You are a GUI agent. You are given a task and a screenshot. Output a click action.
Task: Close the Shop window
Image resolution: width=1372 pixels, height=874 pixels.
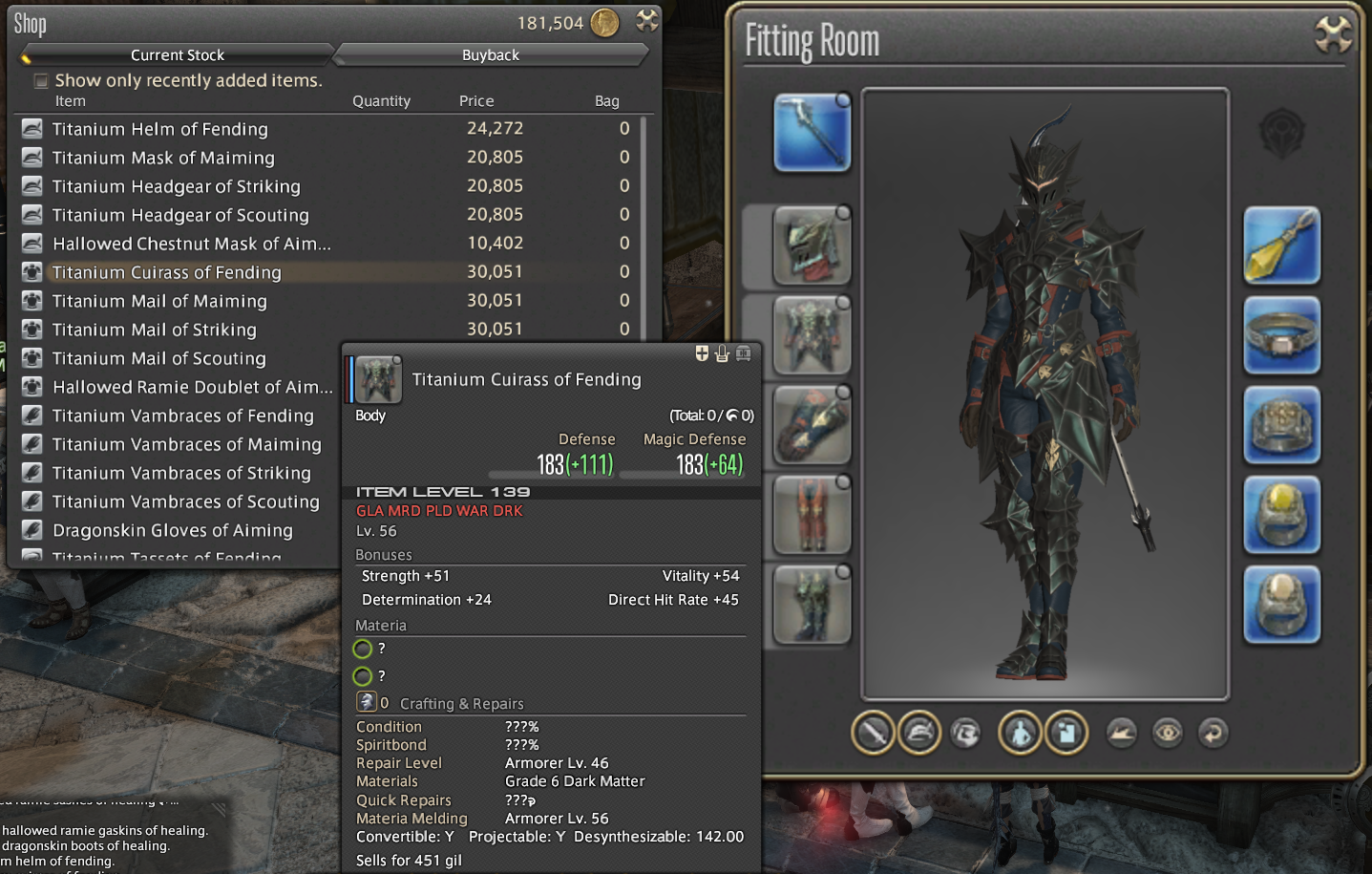(647, 20)
